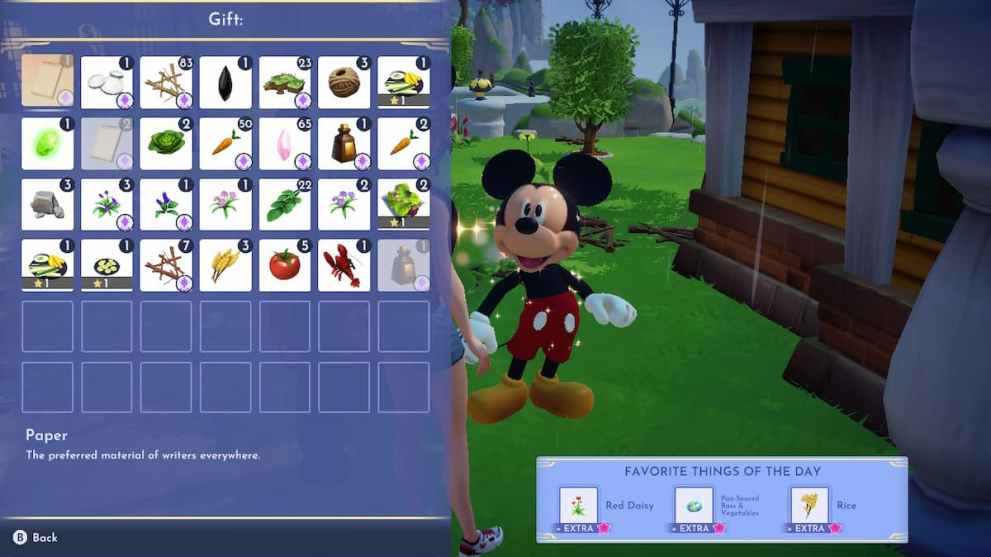Screen dimensions: 991x557
Task: Choose the tomato slot
Action: tap(285, 265)
